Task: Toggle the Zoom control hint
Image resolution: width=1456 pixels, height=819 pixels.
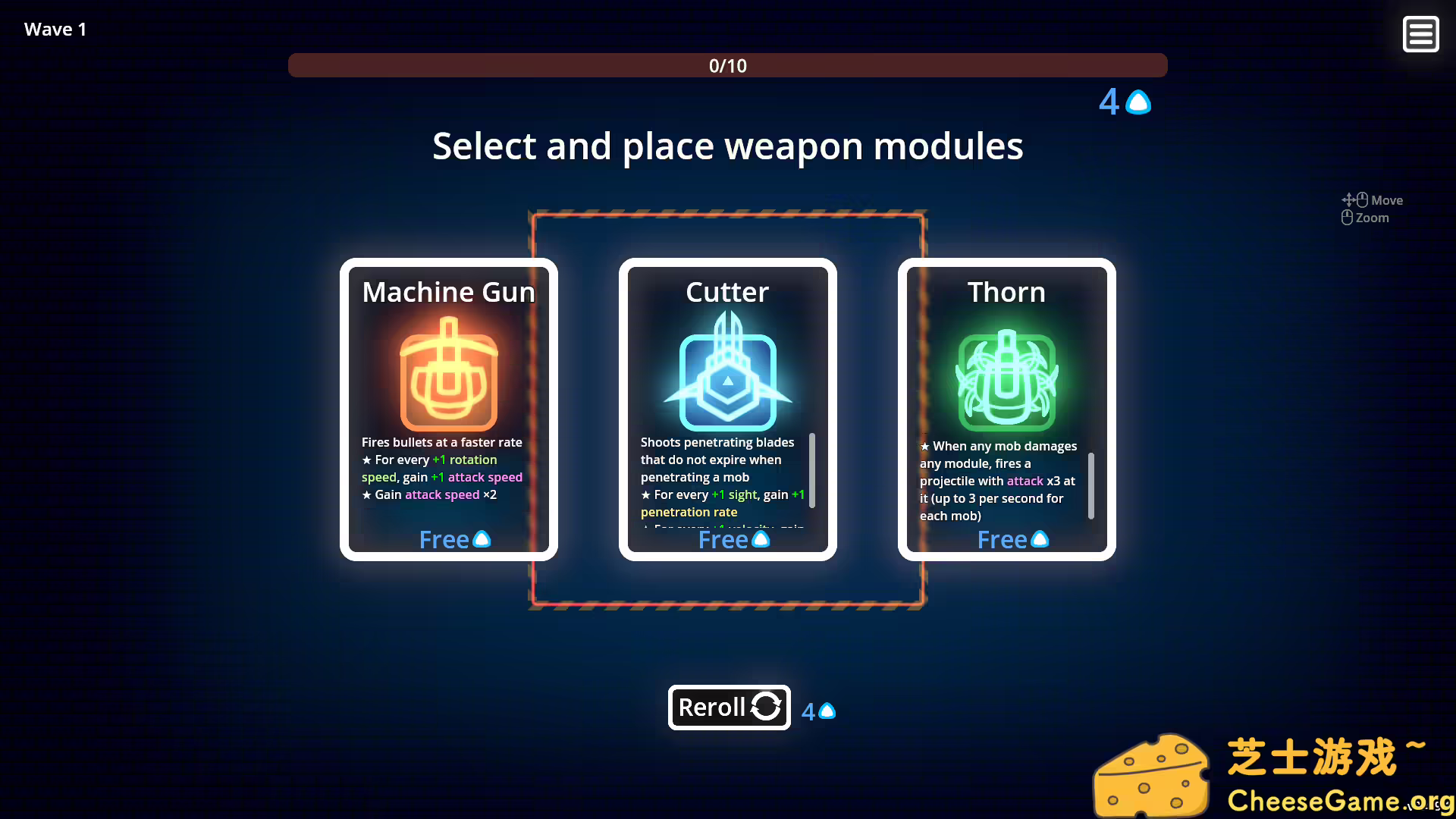Action: (1347, 218)
